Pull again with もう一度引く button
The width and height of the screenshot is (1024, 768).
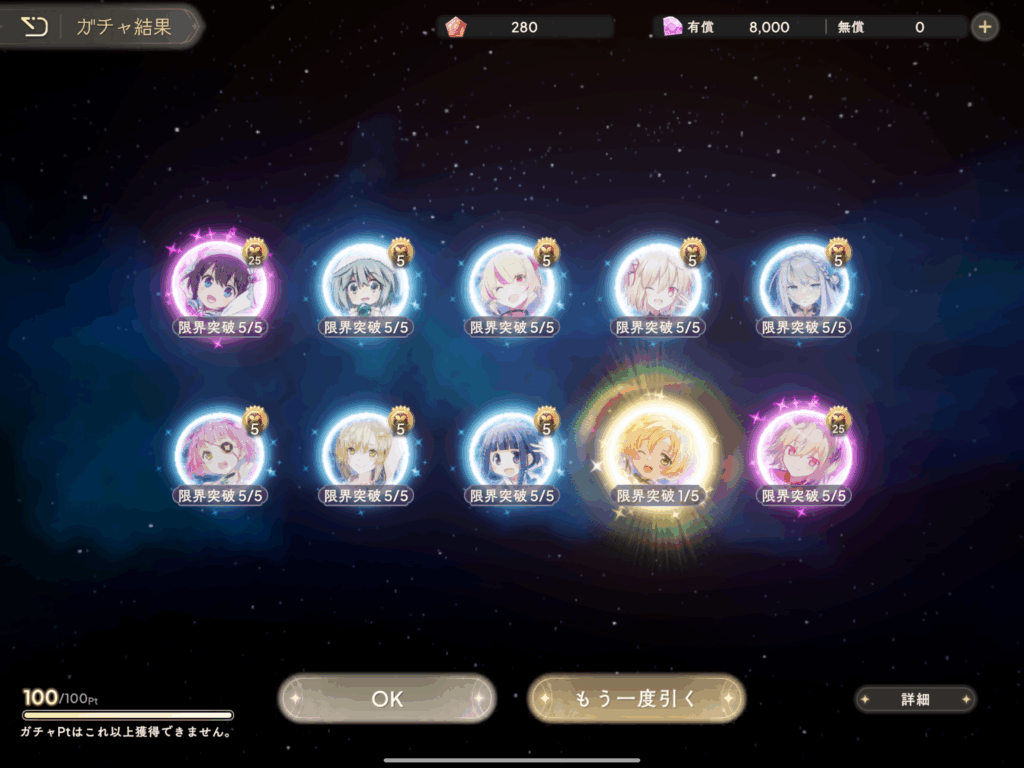pos(636,699)
